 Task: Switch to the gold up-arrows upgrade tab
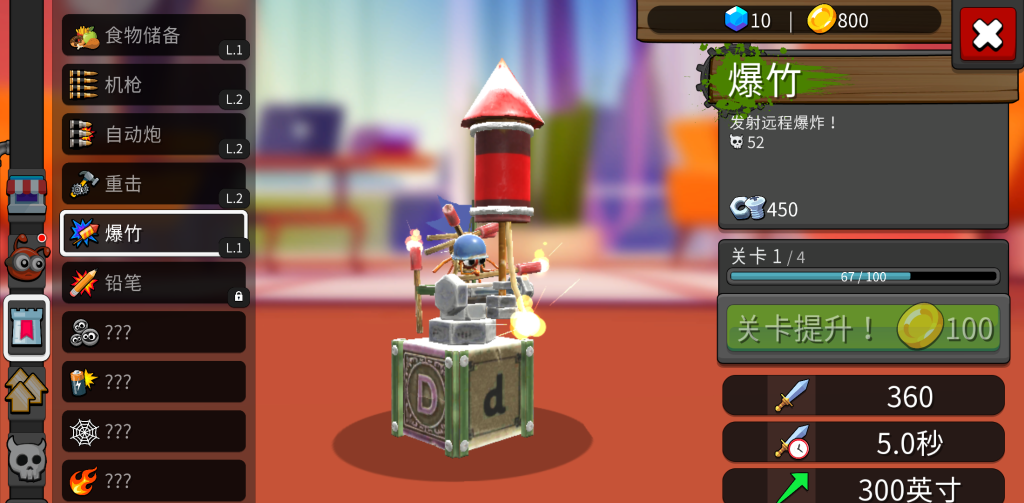[27, 390]
